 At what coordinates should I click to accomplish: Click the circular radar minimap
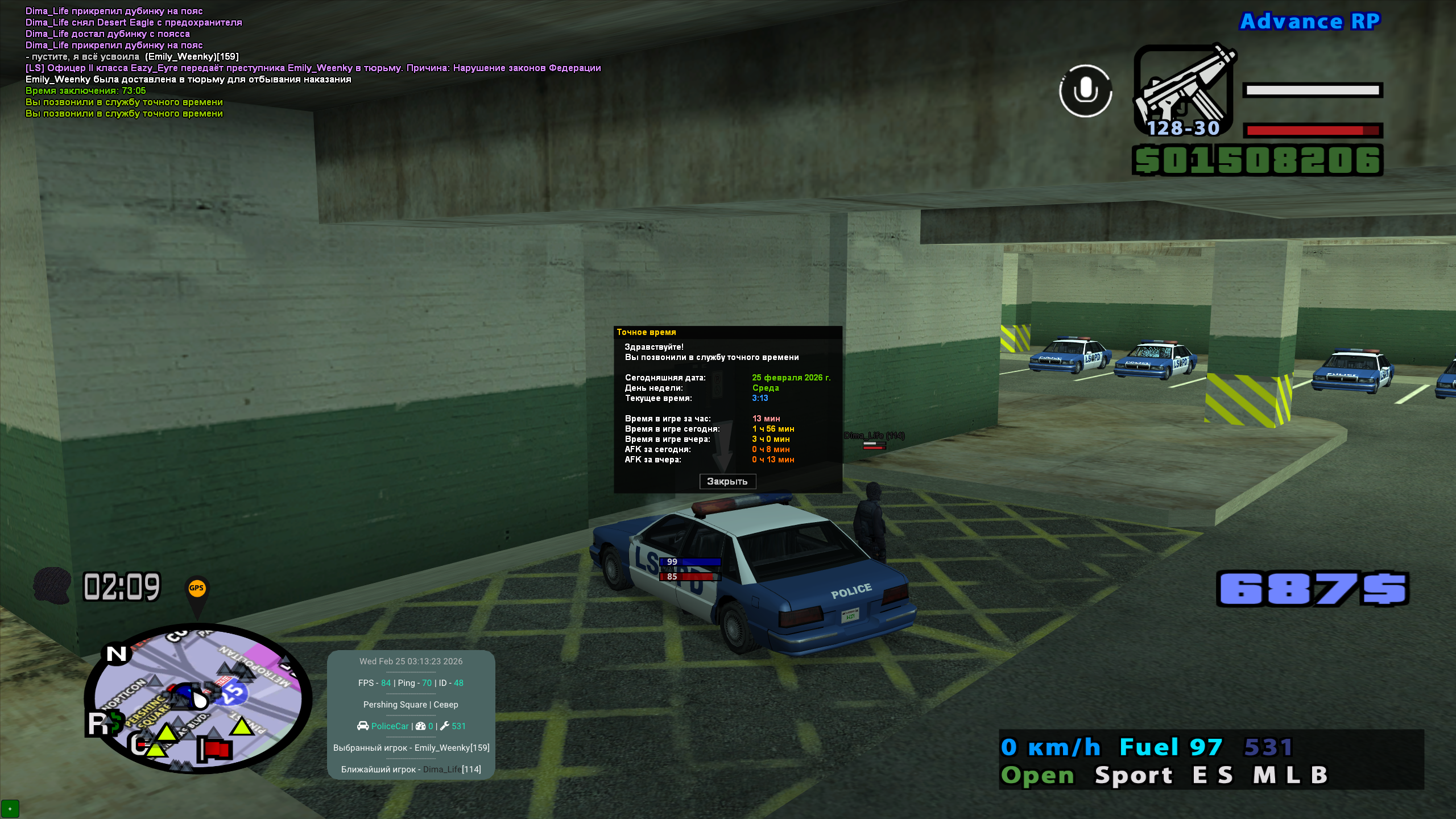(x=197, y=698)
